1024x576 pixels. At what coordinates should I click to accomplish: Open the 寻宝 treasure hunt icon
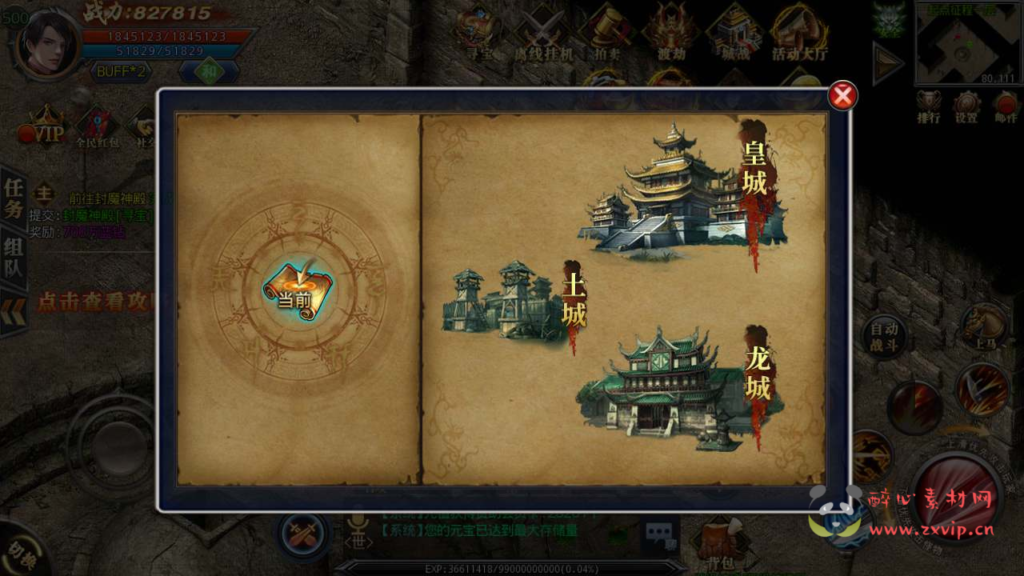[x=475, y=34]
